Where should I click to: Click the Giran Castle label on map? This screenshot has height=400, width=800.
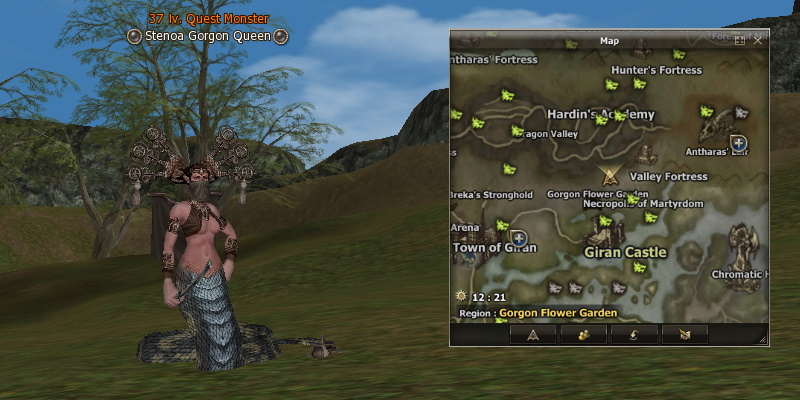[624, 252]
